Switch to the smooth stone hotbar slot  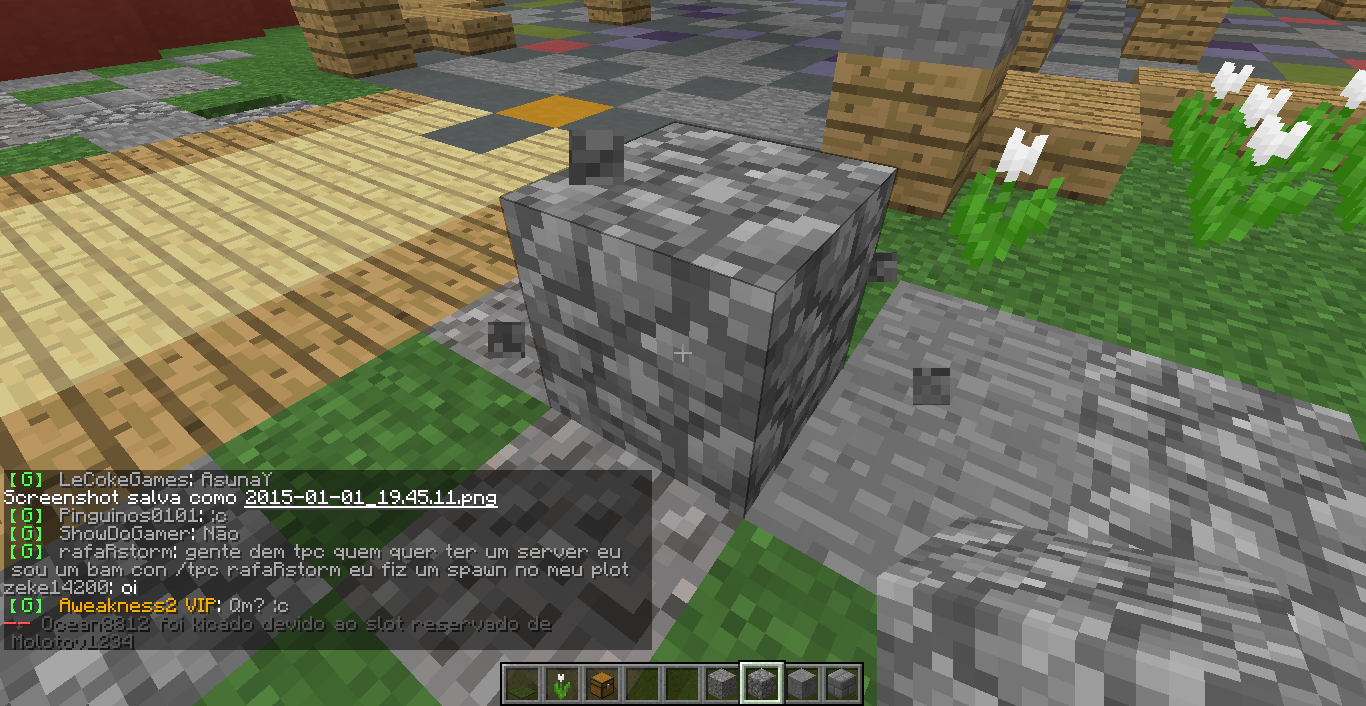pyautogui.click(x=800, y=684)
